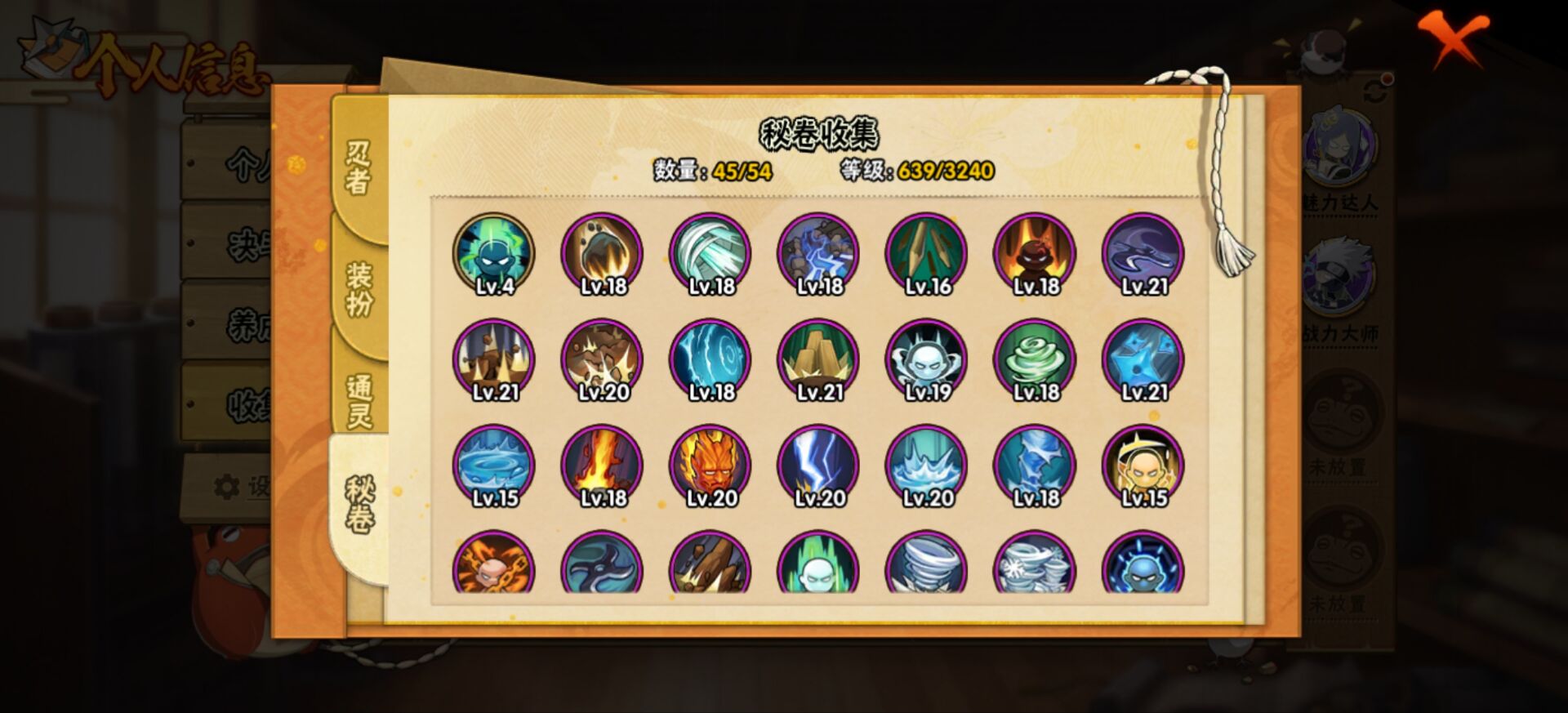1568x713 pixels.
Task: Choose the Lv.18 flaming rock meteor scroll
Action: (x=602, y=254)
